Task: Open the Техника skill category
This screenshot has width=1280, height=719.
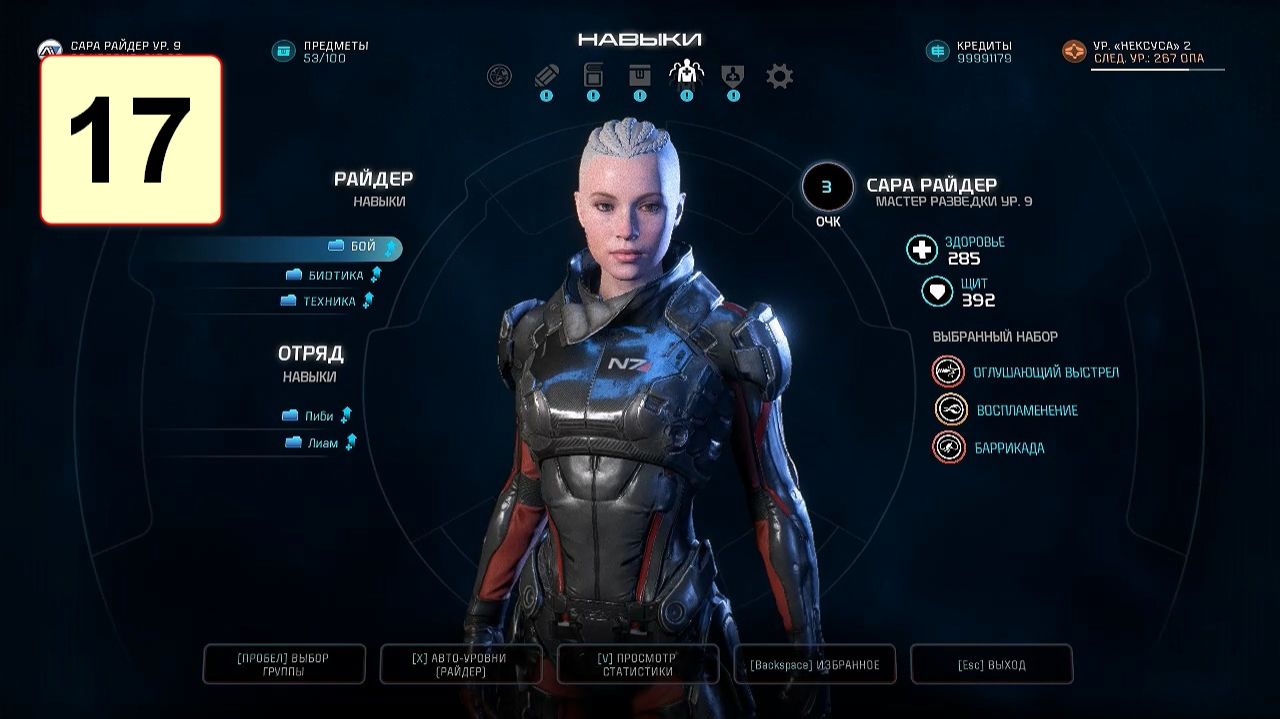Action: tap(329, 301)
